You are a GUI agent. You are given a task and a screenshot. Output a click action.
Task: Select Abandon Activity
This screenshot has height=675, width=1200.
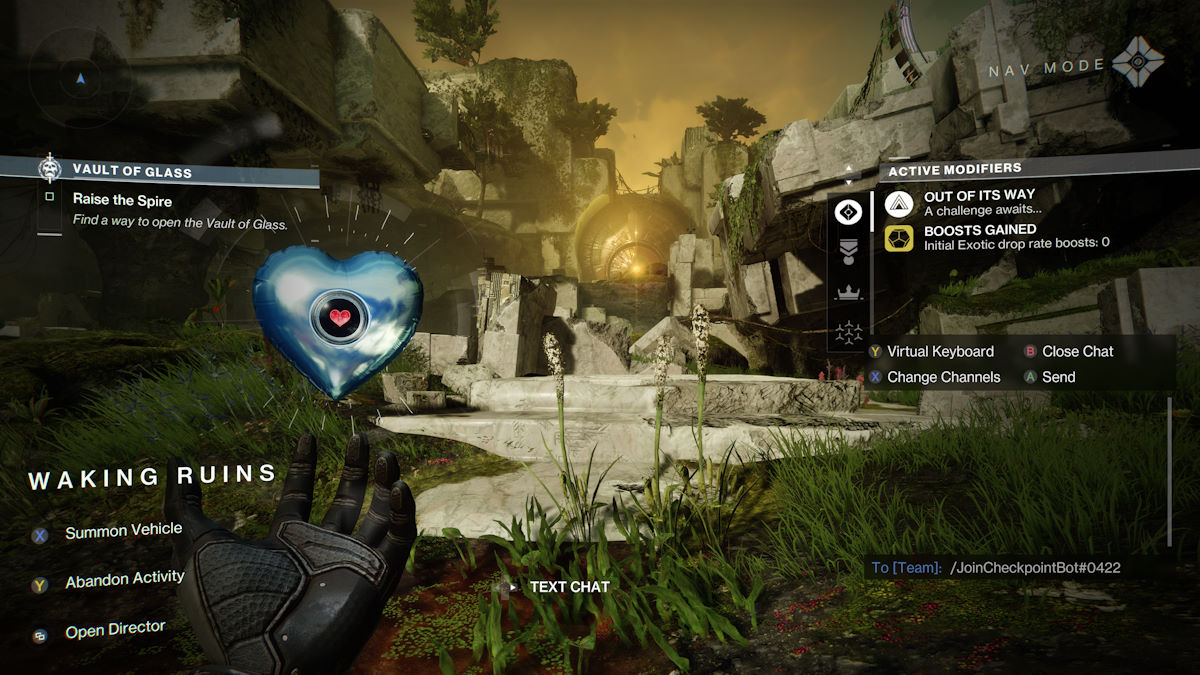point(123,580)
